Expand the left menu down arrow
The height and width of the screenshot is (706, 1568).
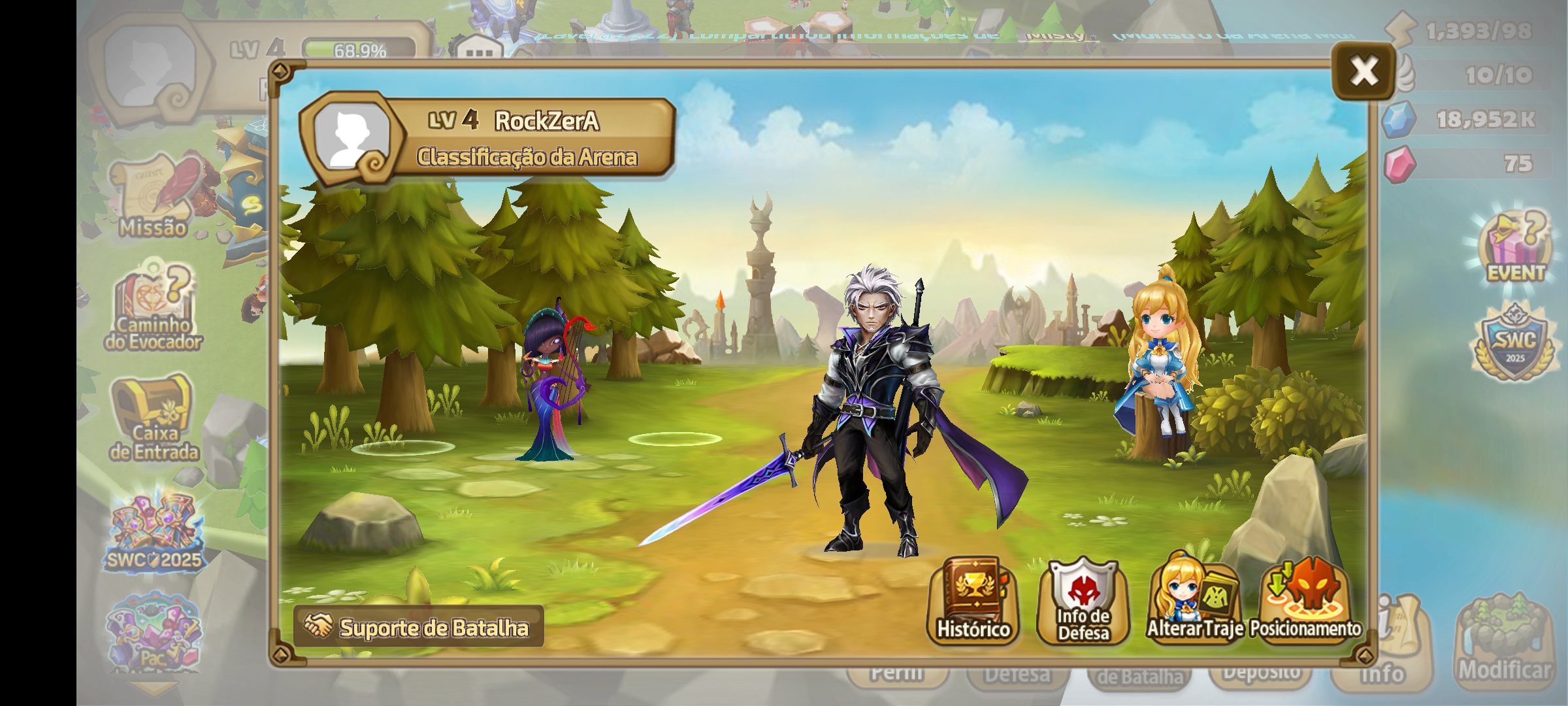(154, 688)
